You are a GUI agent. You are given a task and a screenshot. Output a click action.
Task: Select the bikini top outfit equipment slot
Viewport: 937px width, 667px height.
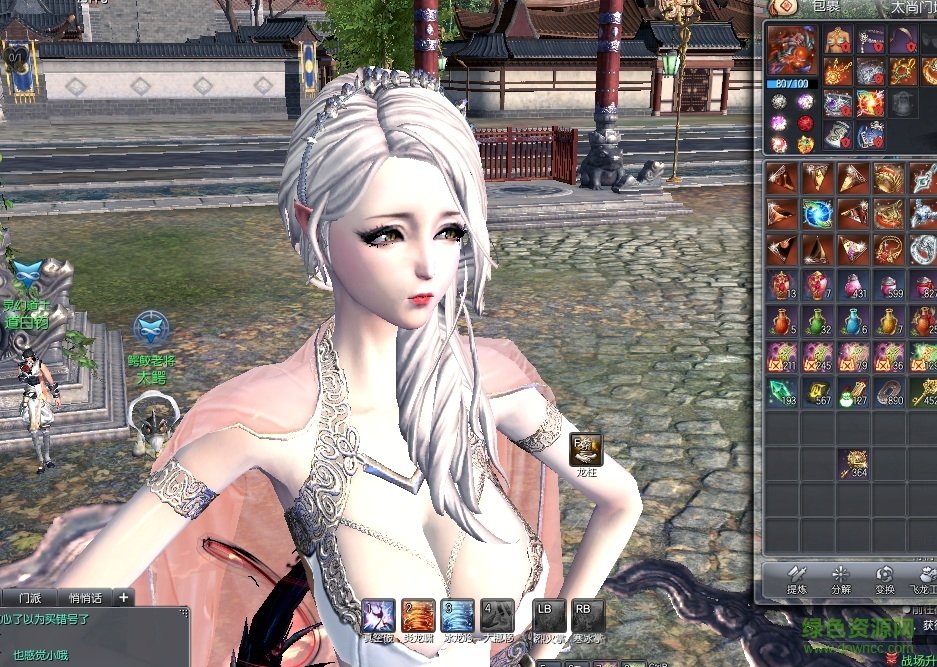pyautogui.click(x=838, y=40)
